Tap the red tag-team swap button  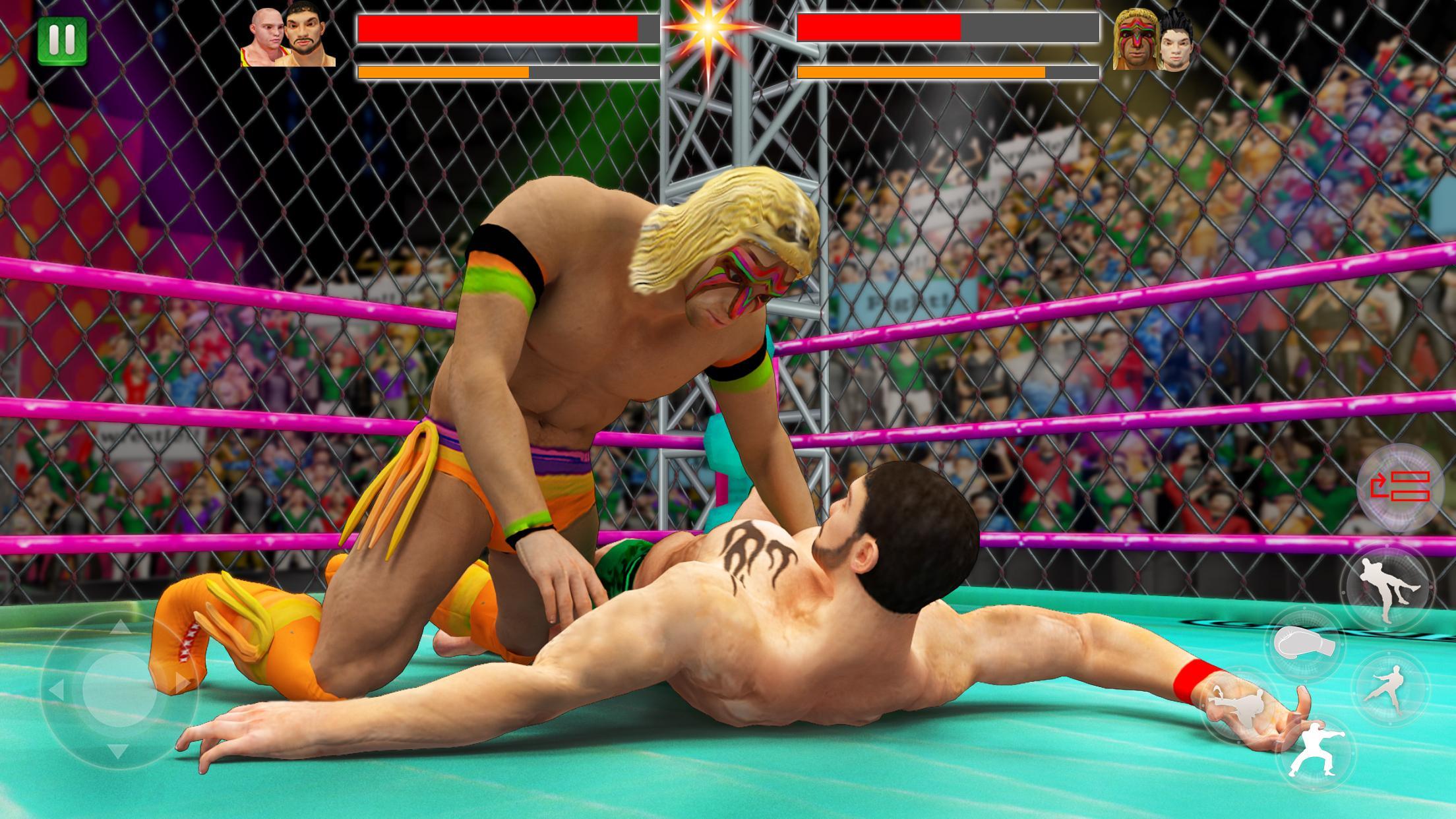click(x=1399, y=486)
